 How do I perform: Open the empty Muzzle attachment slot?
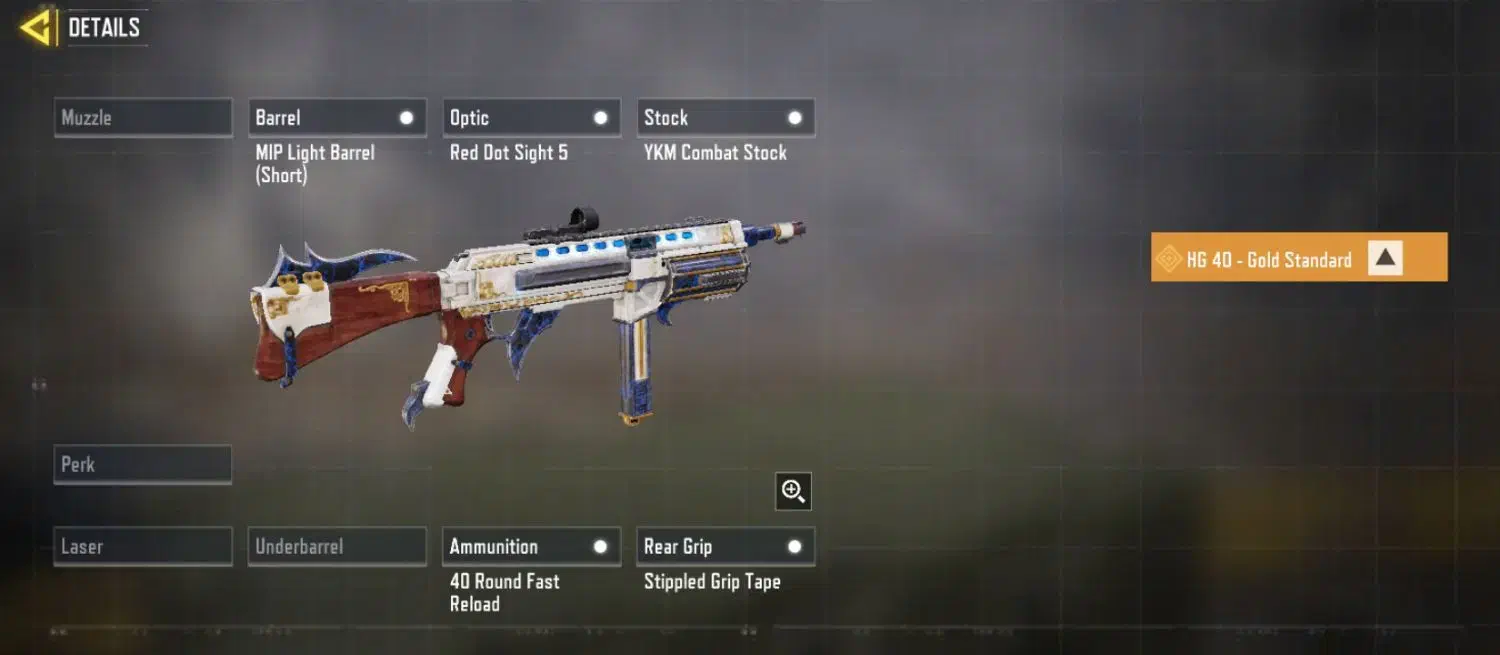[x=143, y=118]
